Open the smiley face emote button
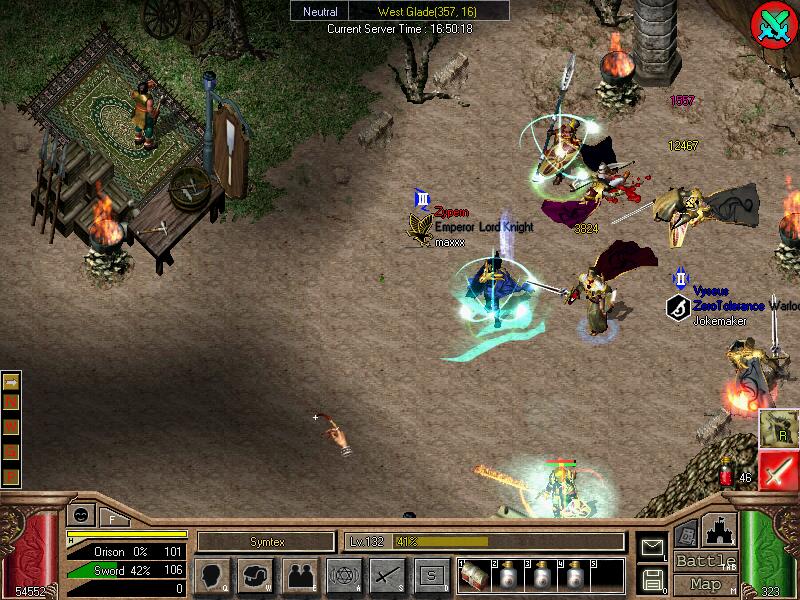Screen dimensions: 800x600 point(79,516)
